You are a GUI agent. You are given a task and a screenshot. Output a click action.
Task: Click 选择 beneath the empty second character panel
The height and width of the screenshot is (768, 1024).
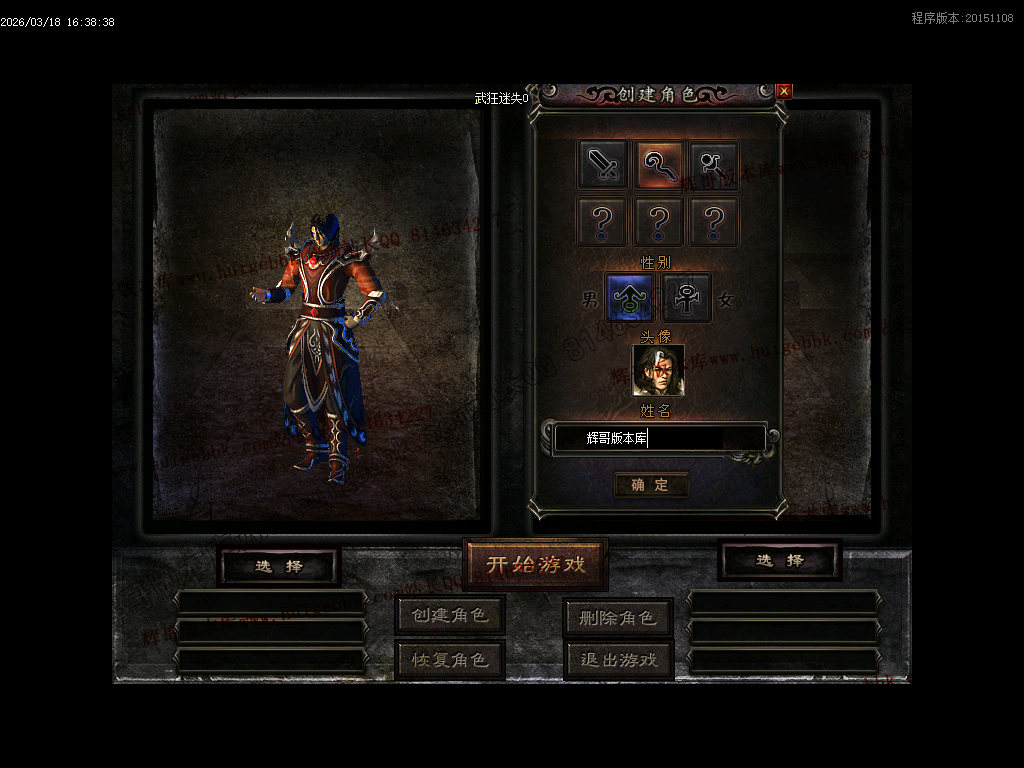tap(780, 561)
